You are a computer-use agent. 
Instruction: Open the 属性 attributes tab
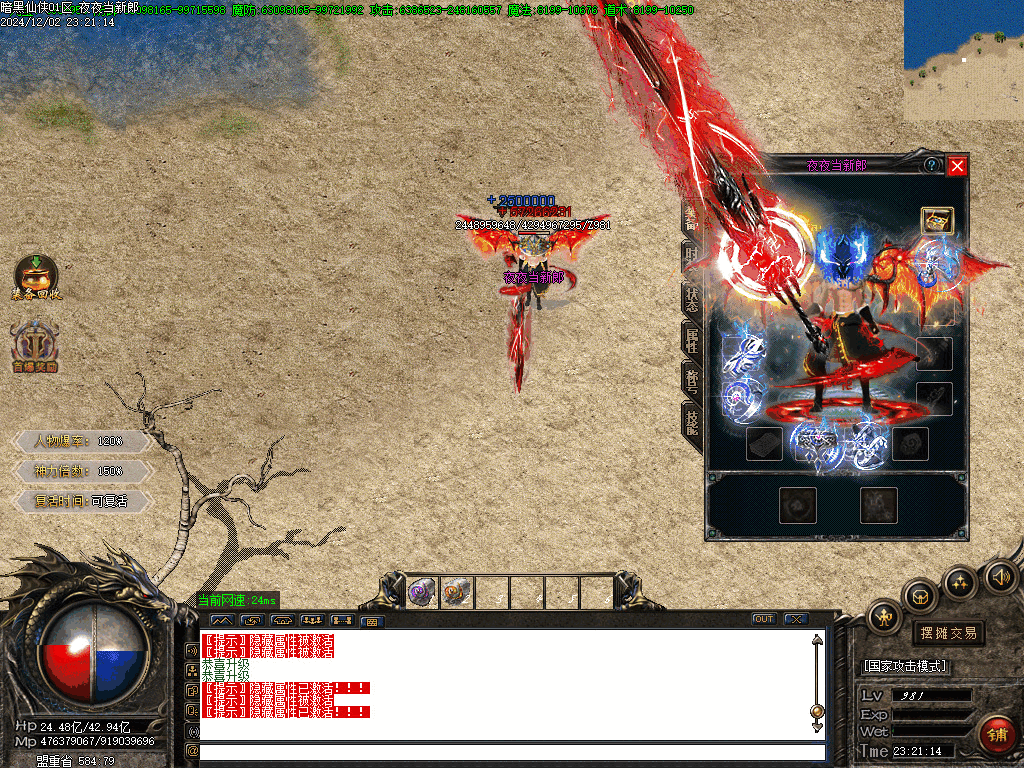(x=692, y=338)
